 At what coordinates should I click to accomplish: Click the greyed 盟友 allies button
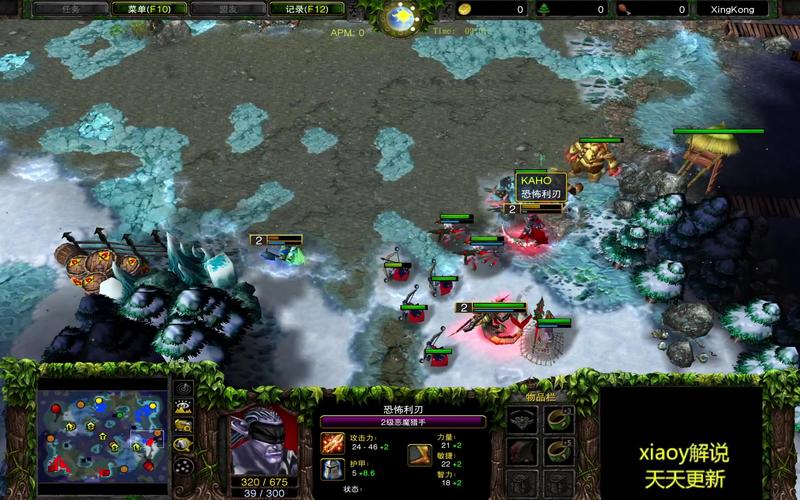click(x=228, y=9)
